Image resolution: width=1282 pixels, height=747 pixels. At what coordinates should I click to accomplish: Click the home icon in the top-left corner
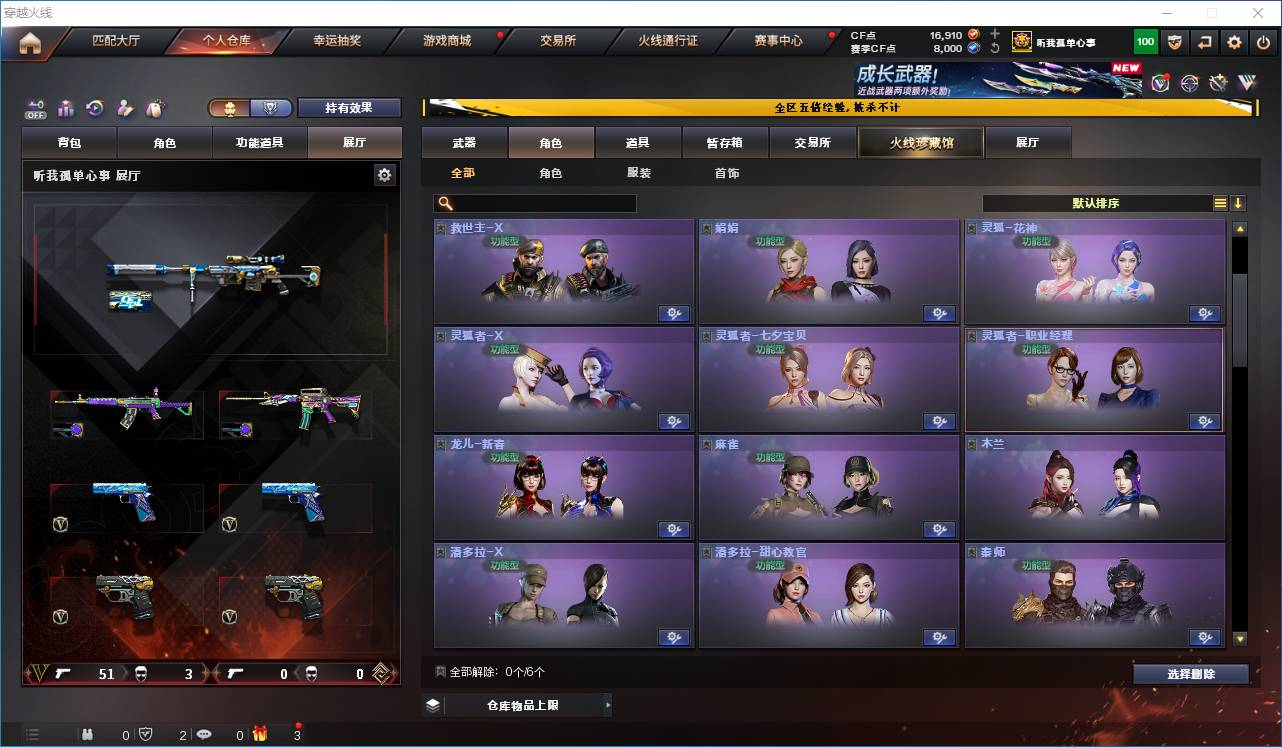click(x=29, y=44)
